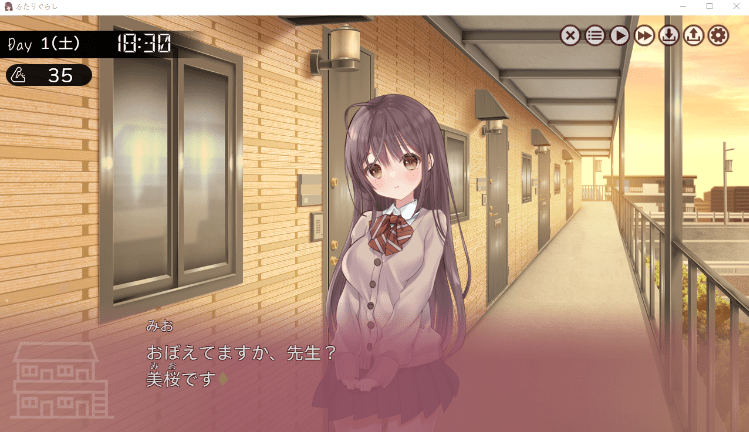
Task: Click the diamond continue marker after the dialogue
Action: pos(223,379)
